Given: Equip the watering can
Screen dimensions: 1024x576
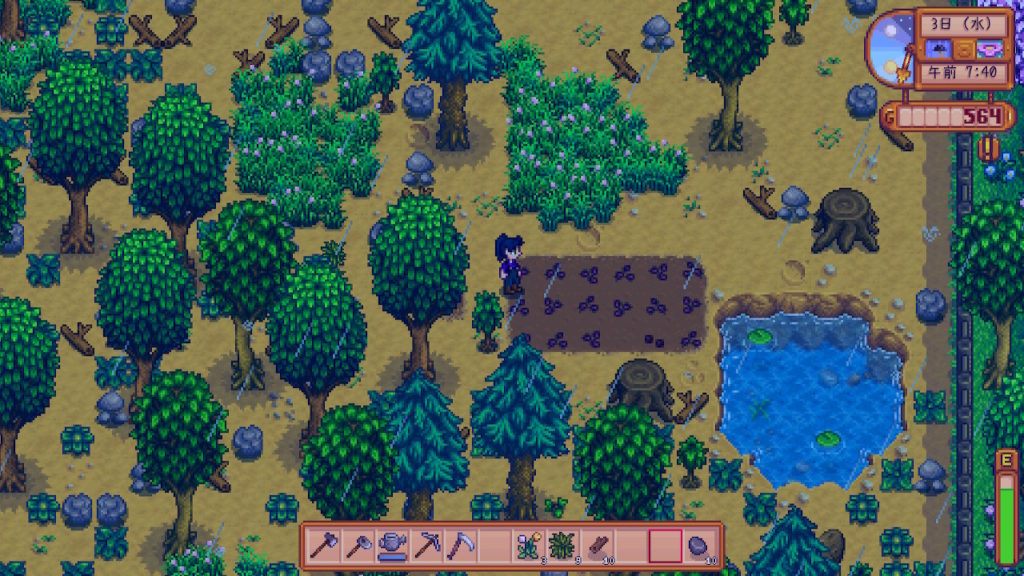Looking at the screenshot, I should tap(392, 546).
